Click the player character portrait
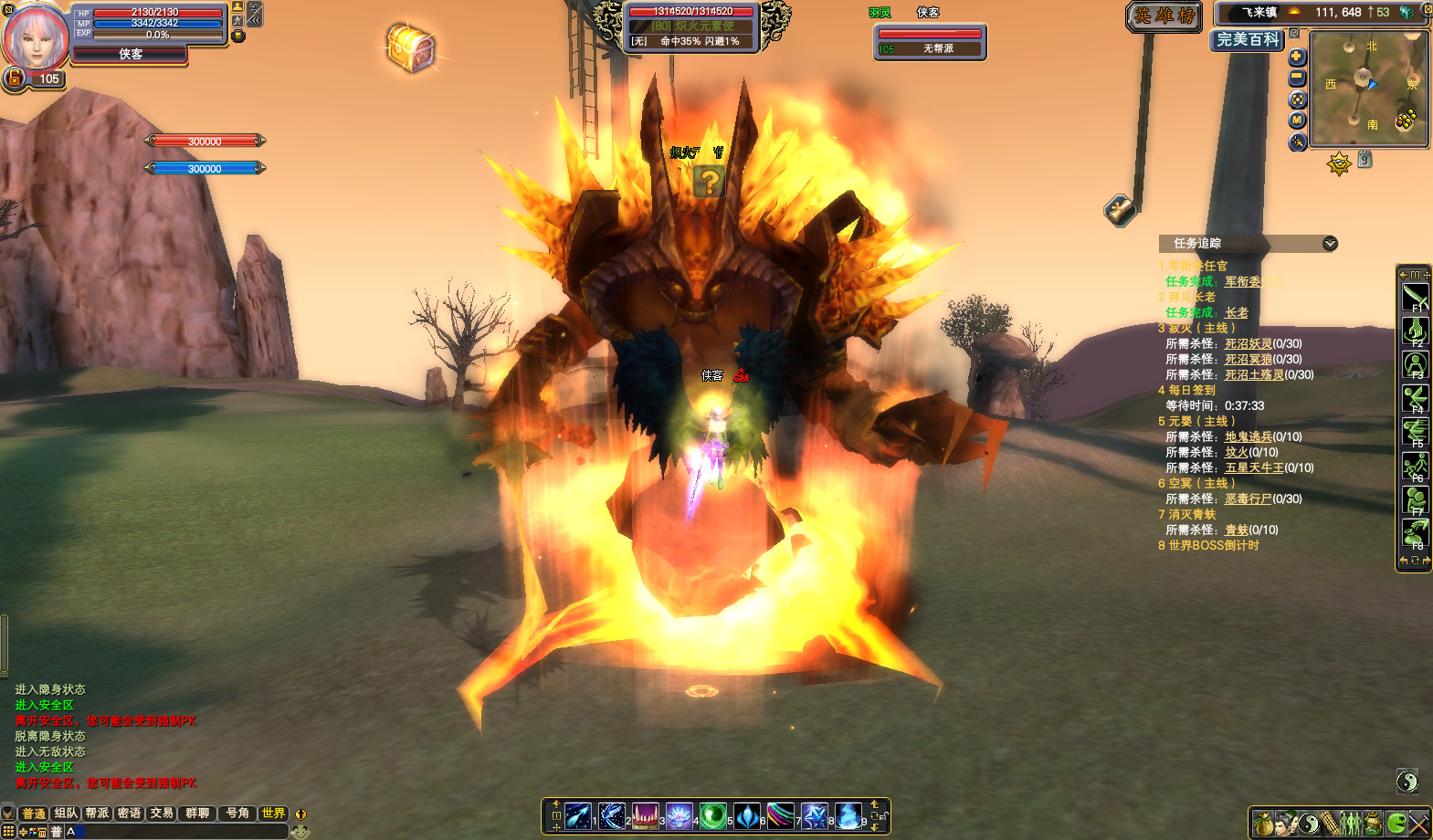This screenshot has width=1433, height=840. (37, 37)
